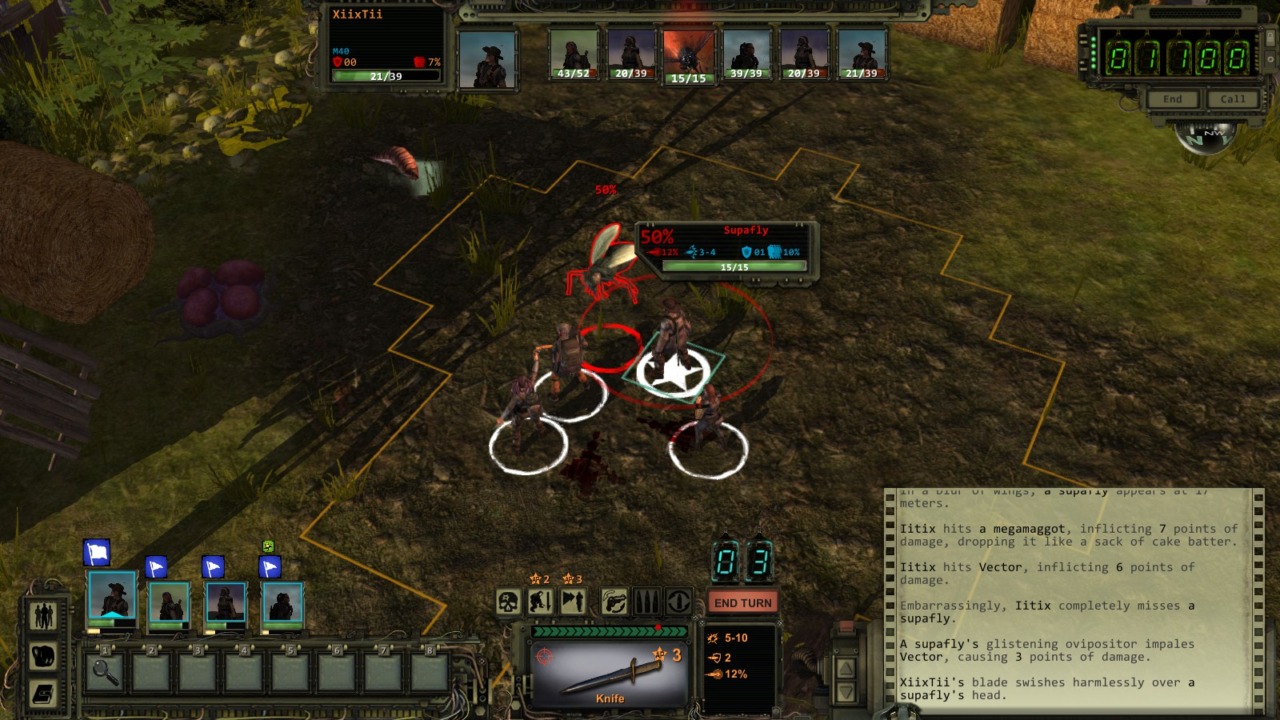This screenshot has height=720, width=1280.
Task: Click the reload ammo icon
Action: [x=678, y=602]
